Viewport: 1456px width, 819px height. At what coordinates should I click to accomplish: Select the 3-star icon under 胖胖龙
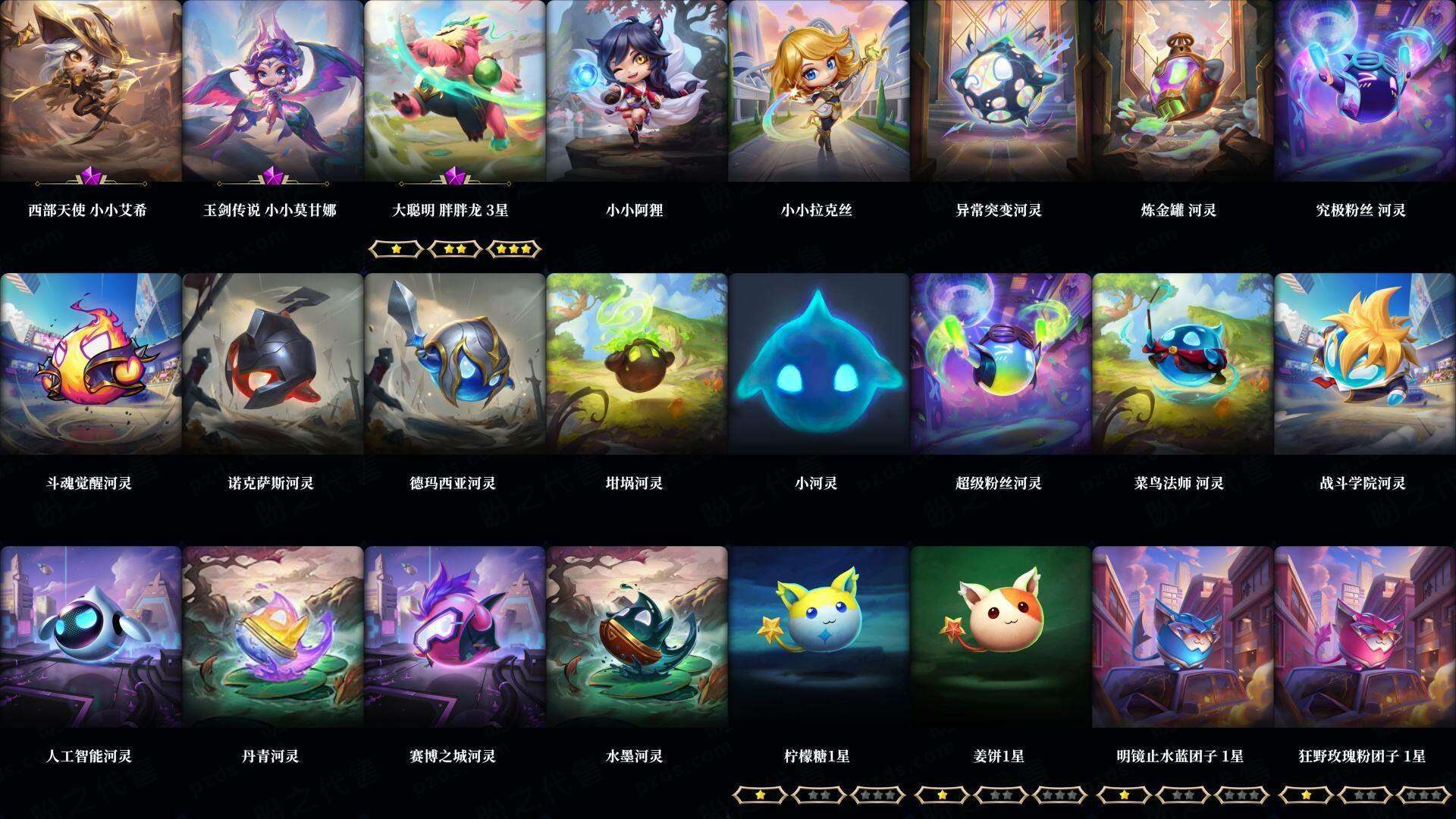[x=515, y=249]
